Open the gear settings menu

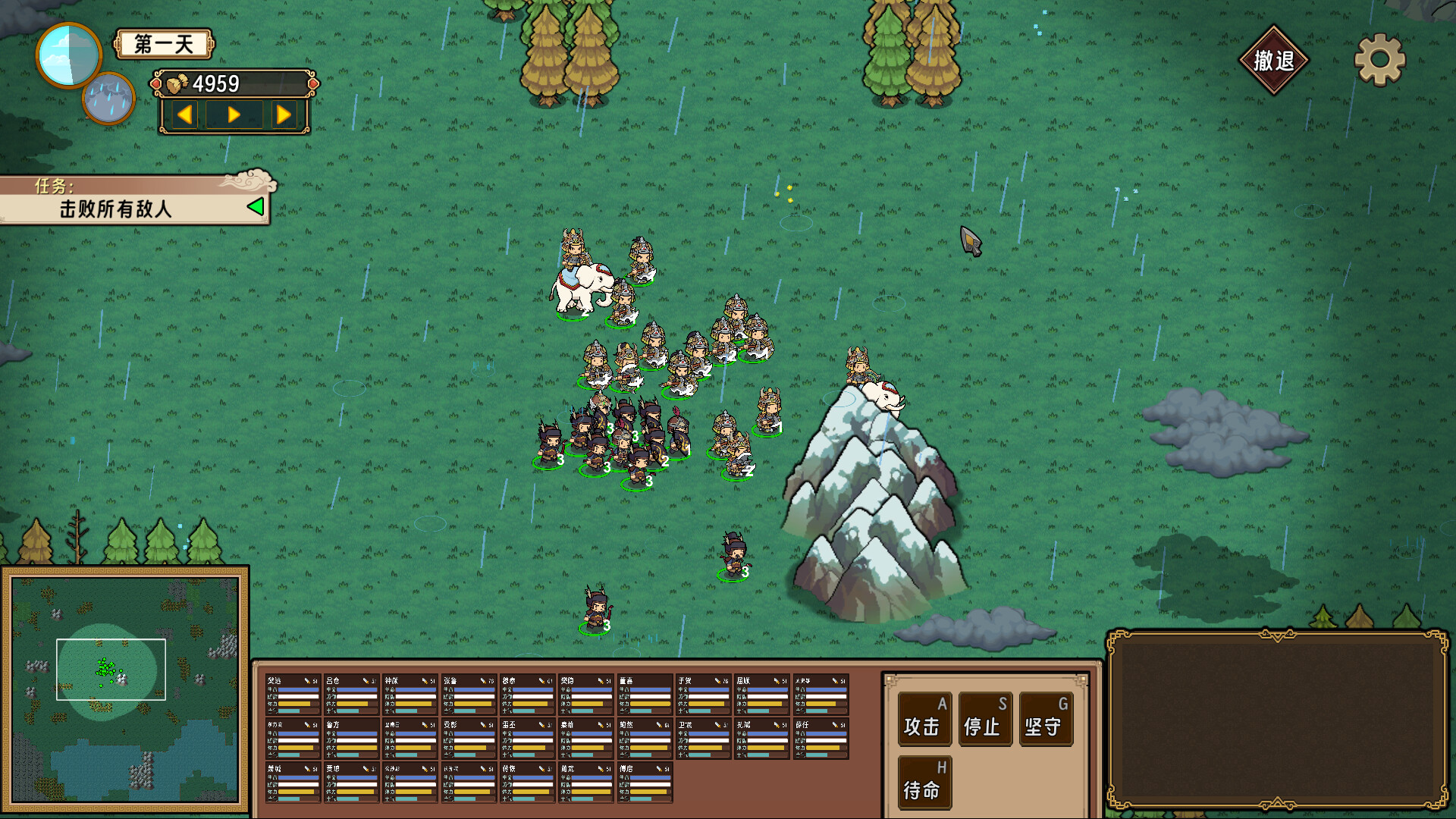click(1379, 60)
